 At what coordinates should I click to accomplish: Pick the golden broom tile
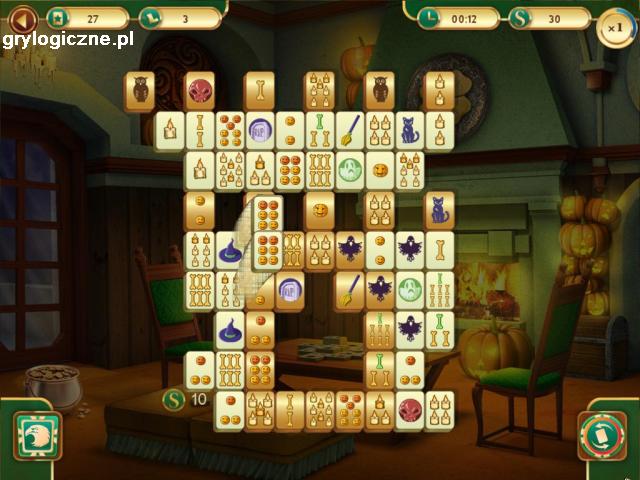[x=349, y=290]
